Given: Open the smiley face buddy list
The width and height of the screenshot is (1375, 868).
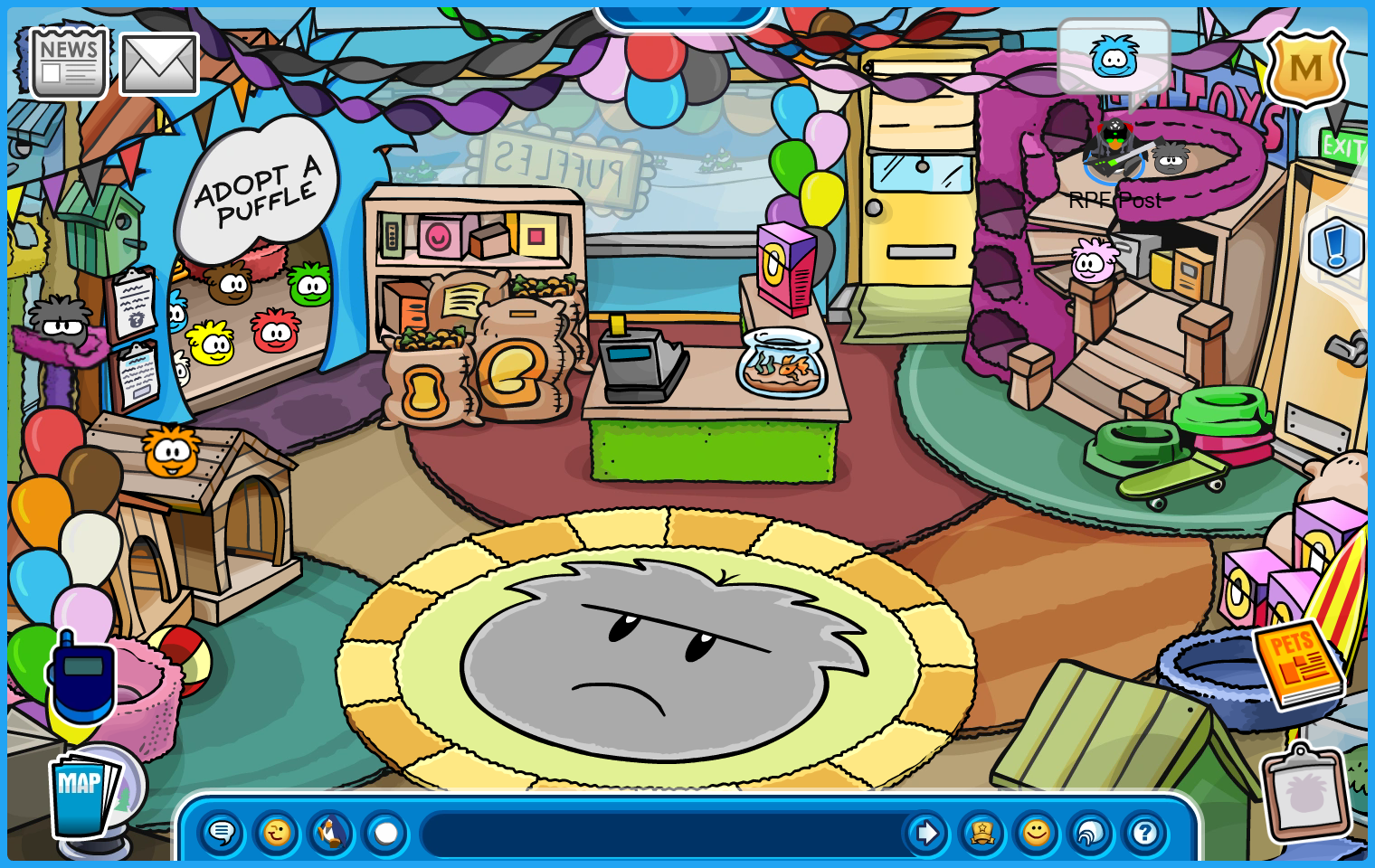Looking at the screenshot, I should pos(1036,832).
